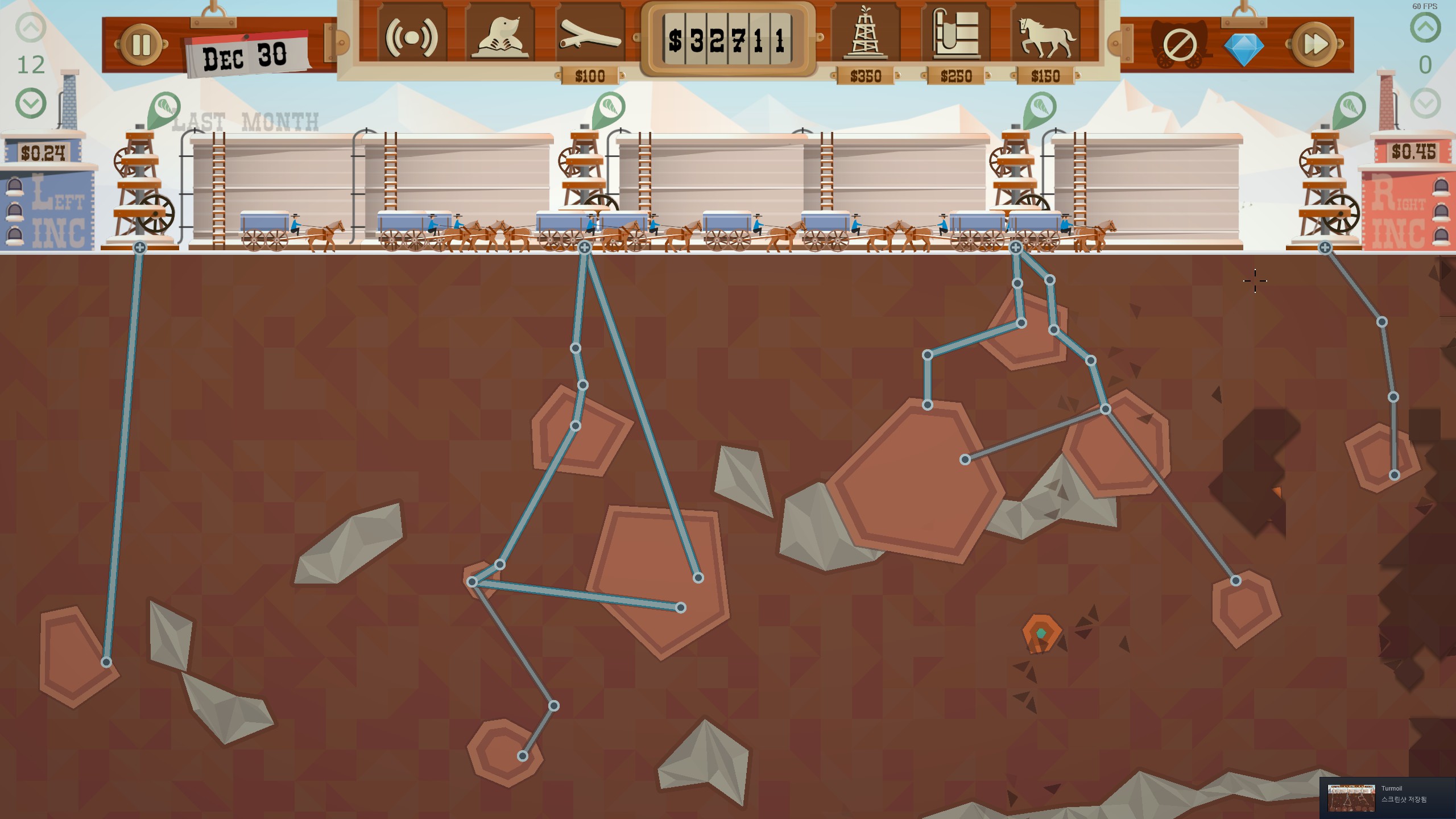Click the blue diamond icon
This screenshot has width=1456, height=819.
coord(1243,49)
